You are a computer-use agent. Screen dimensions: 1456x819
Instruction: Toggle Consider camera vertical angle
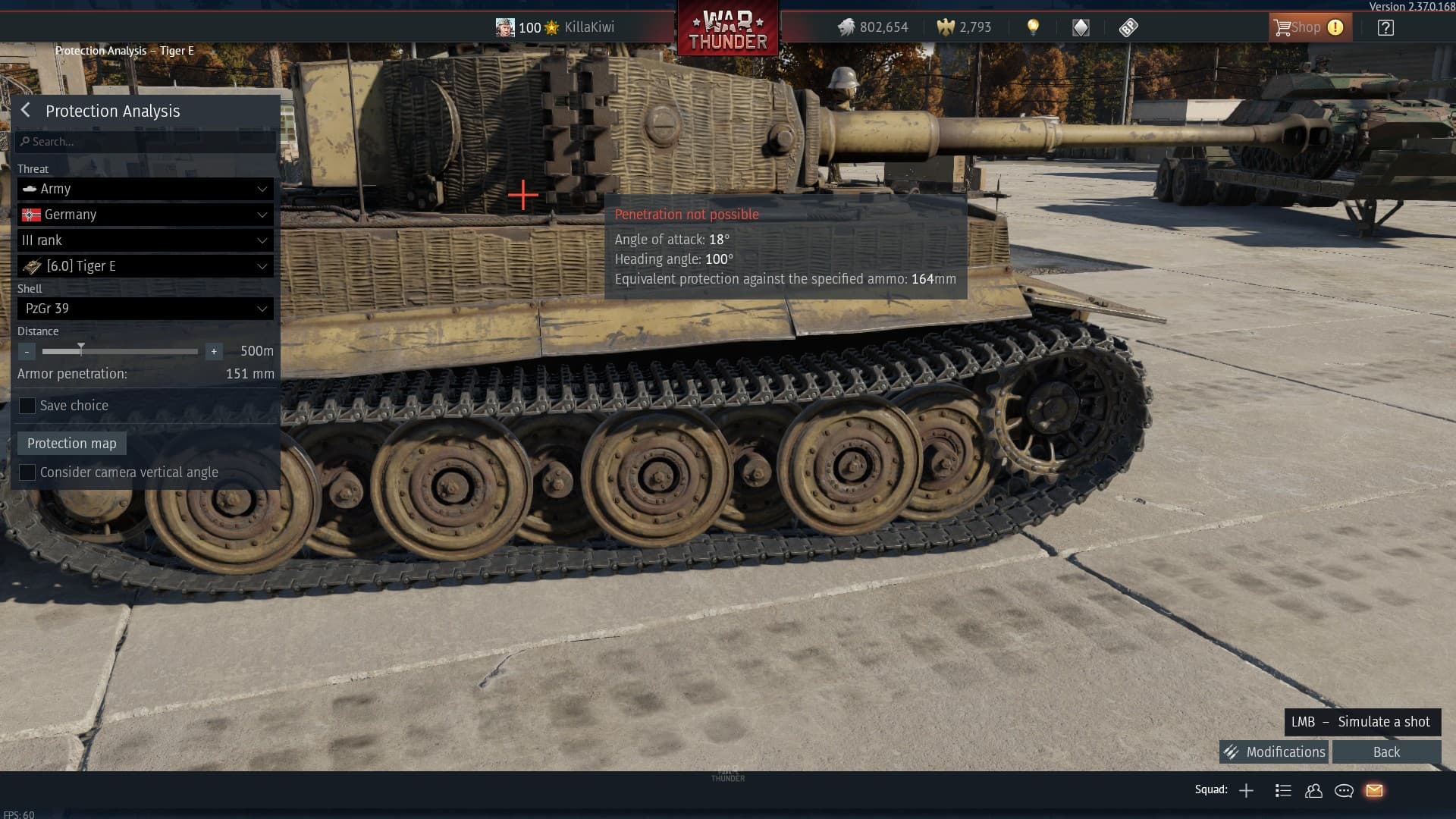27,472
